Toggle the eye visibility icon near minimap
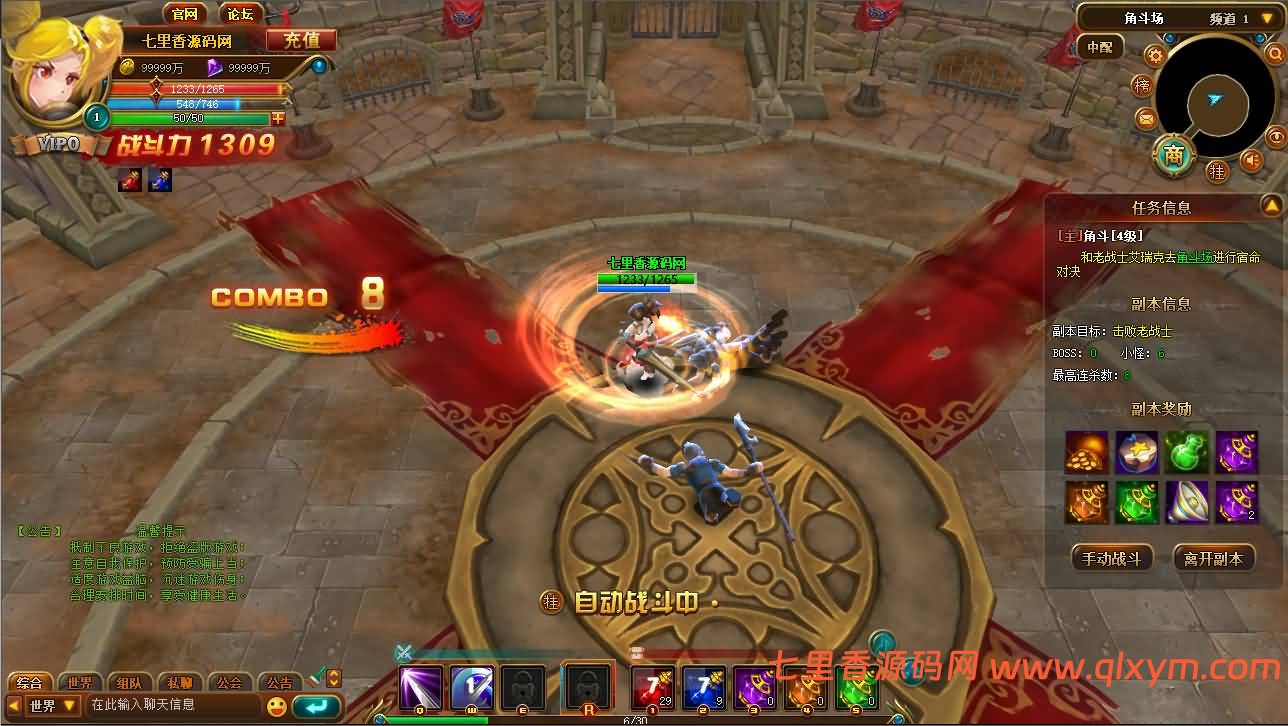1288x726 pixels. coord(1277,136)
